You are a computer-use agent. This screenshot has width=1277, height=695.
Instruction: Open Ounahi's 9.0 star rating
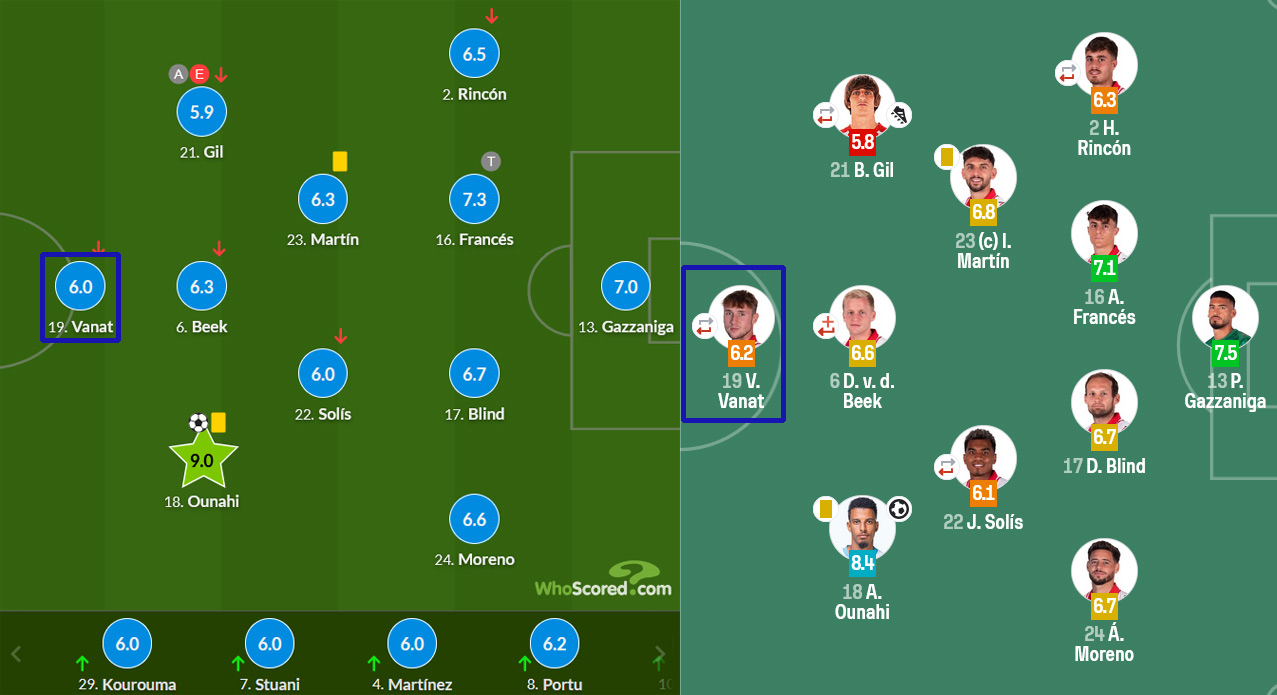click(202, 460)
